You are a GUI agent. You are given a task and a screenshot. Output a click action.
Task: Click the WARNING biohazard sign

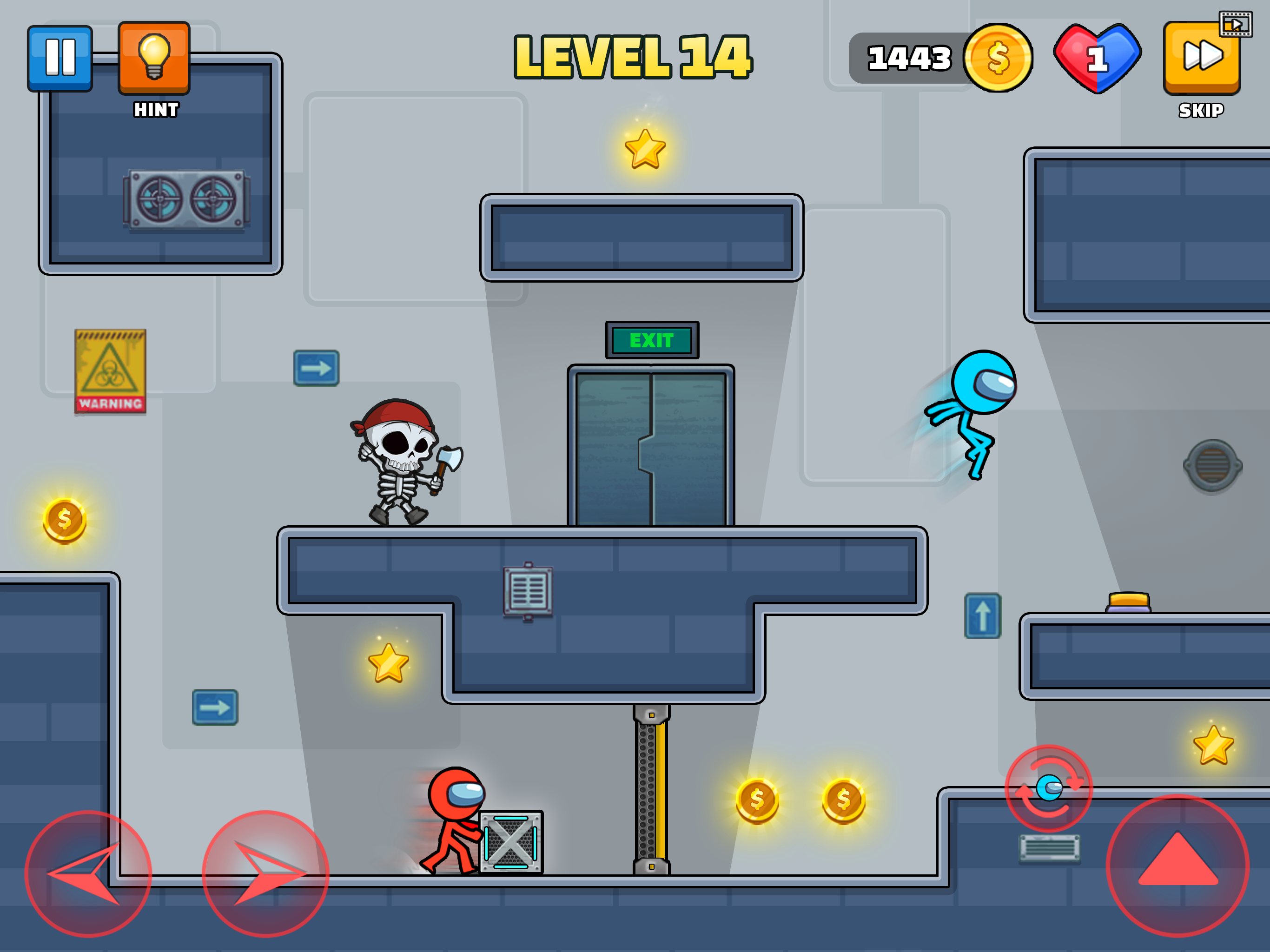pyautogui.click(x=110, y=370)
